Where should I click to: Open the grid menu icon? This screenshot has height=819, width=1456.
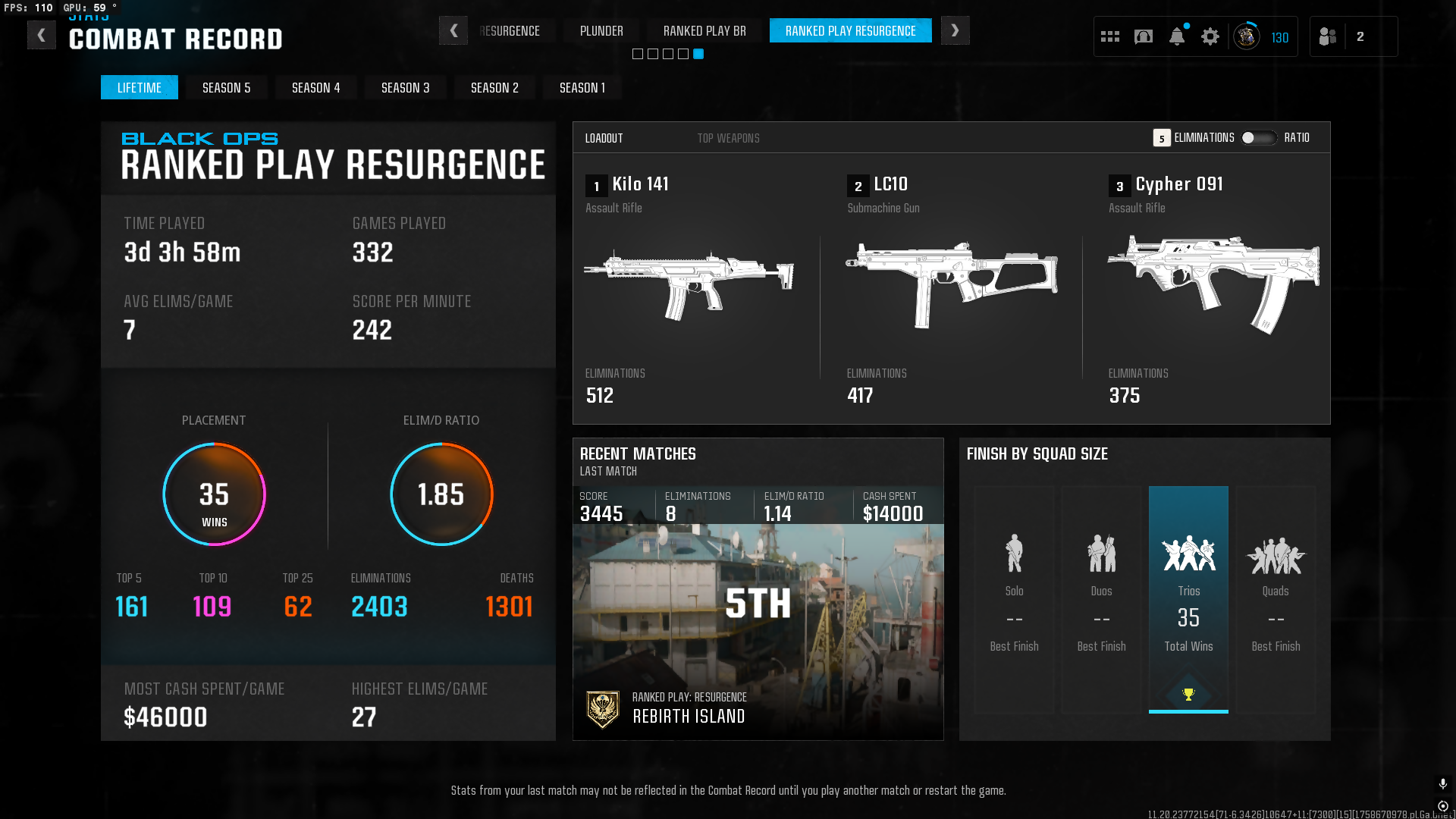click(1110, 36)
